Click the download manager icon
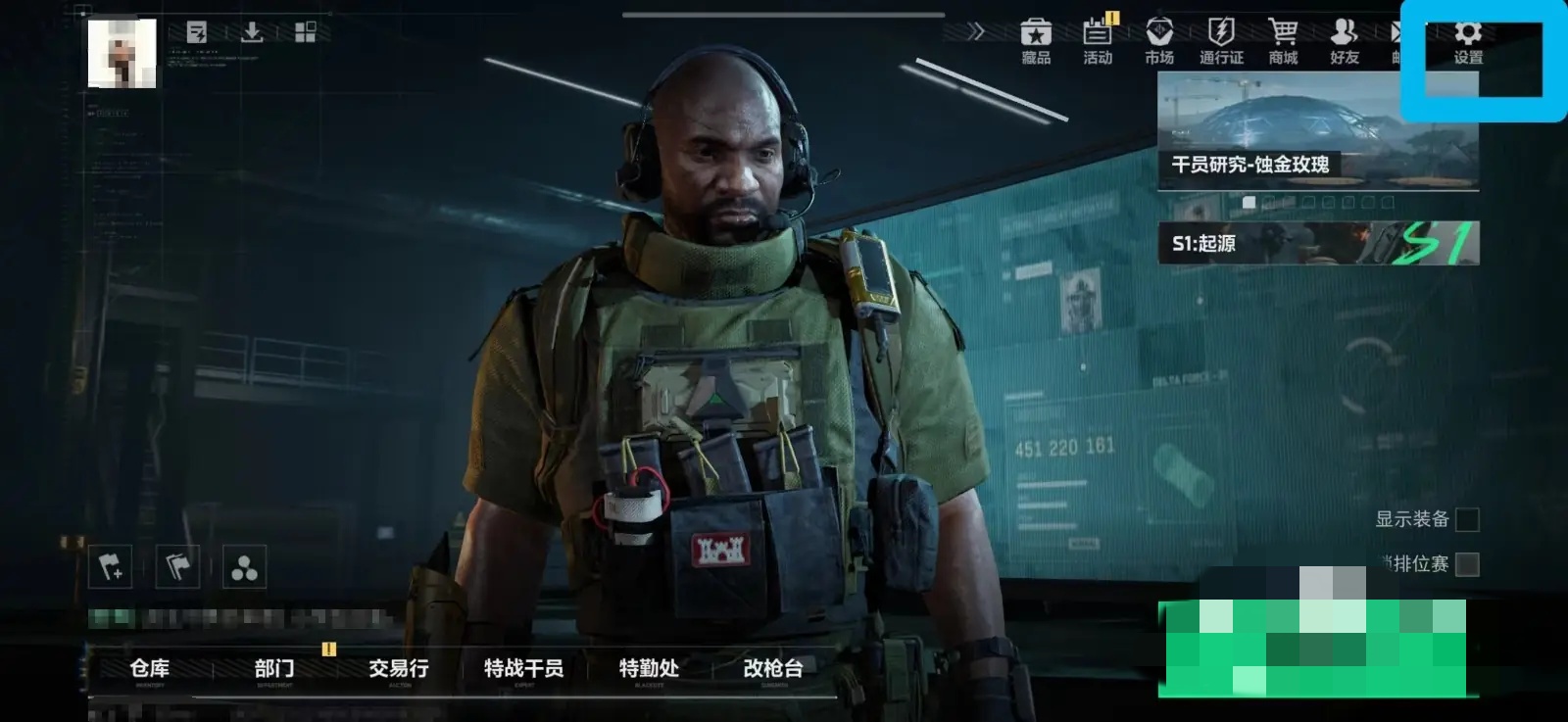 pyautogui.click(x=252, y=32)
